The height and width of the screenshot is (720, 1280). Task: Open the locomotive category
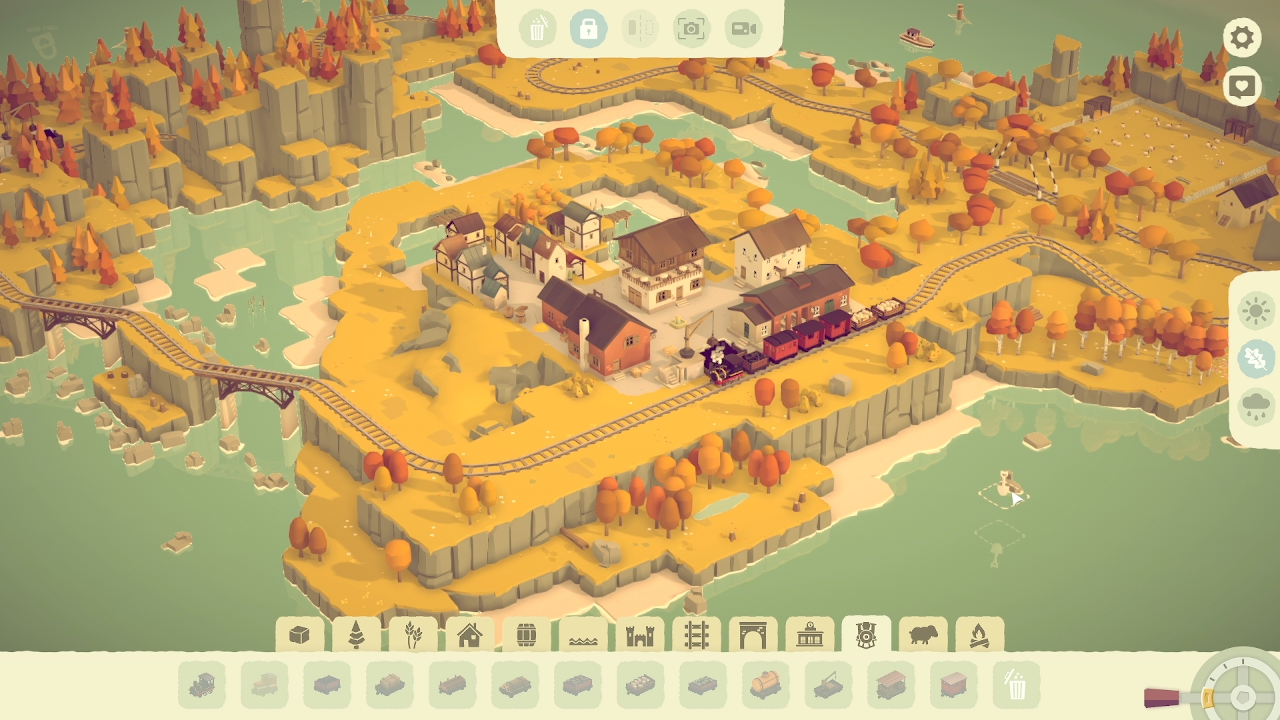[866, 634]
